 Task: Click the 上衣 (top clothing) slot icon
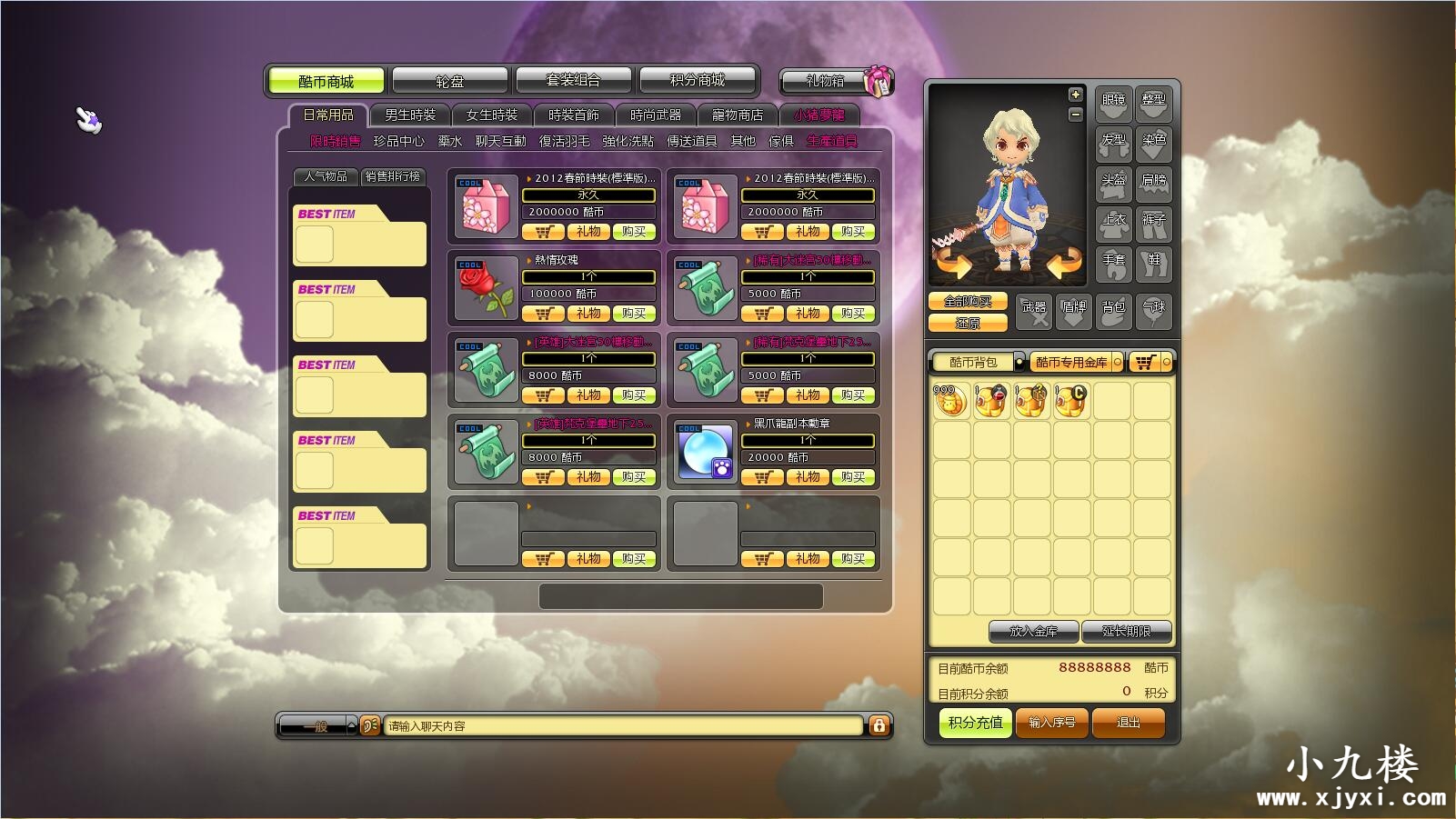[1113, 224]
